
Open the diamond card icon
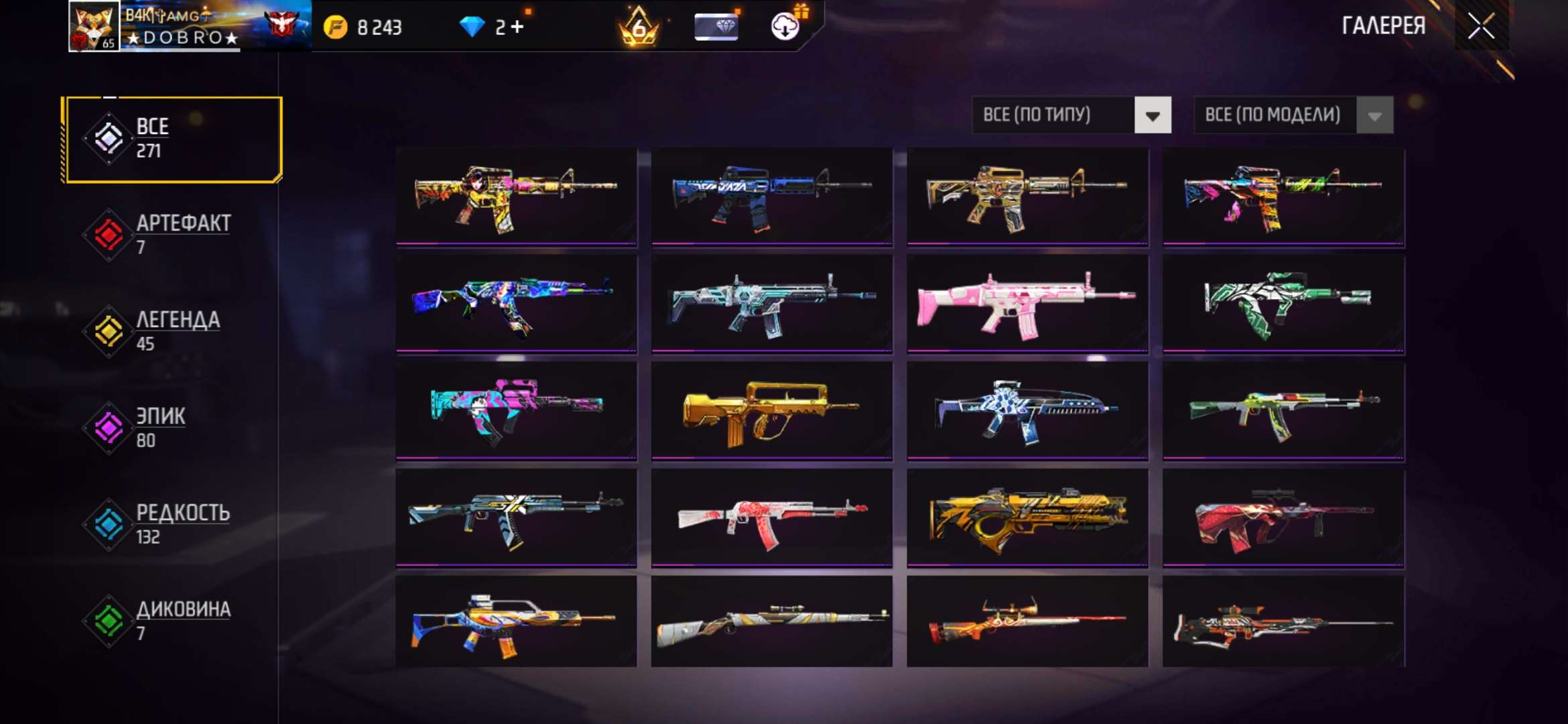coord(716,27)
